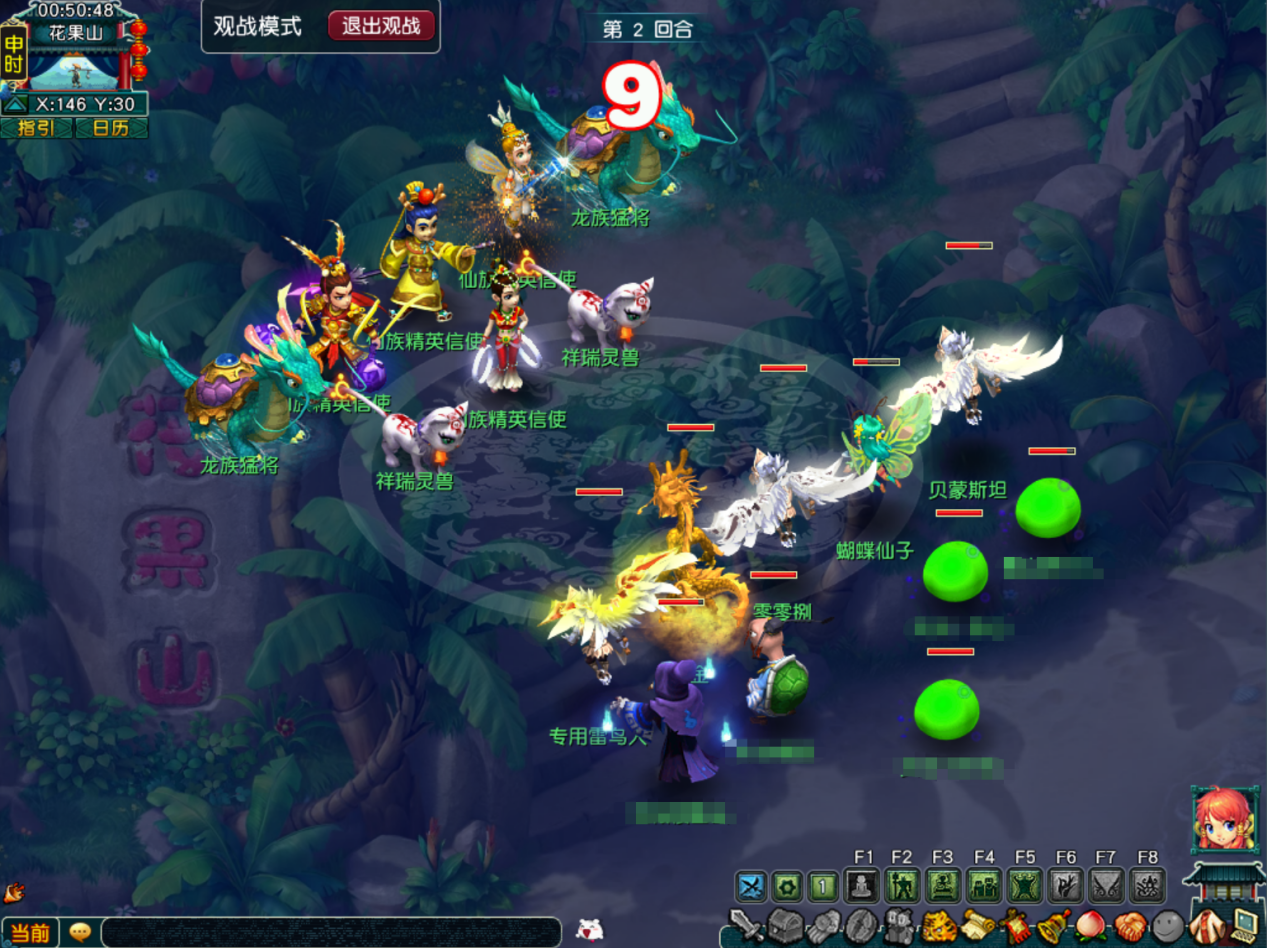Focus the chat input box

pos(330,932)
